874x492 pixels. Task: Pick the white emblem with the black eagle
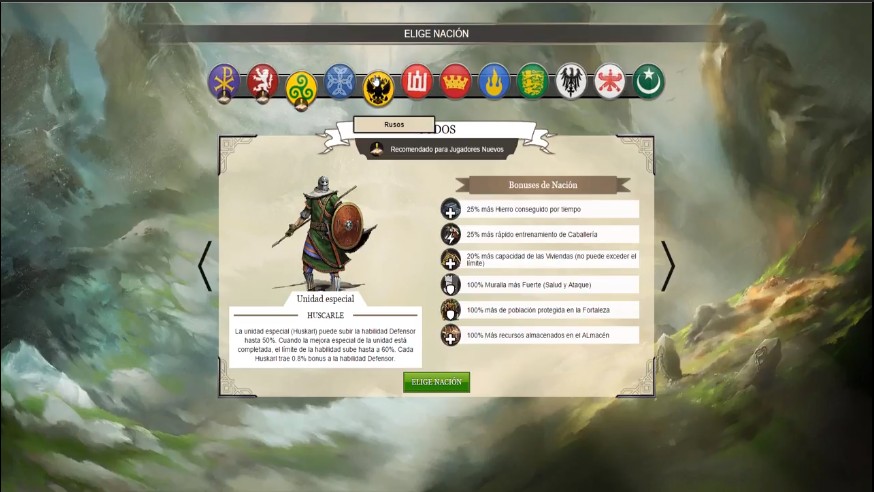(571, 81)
